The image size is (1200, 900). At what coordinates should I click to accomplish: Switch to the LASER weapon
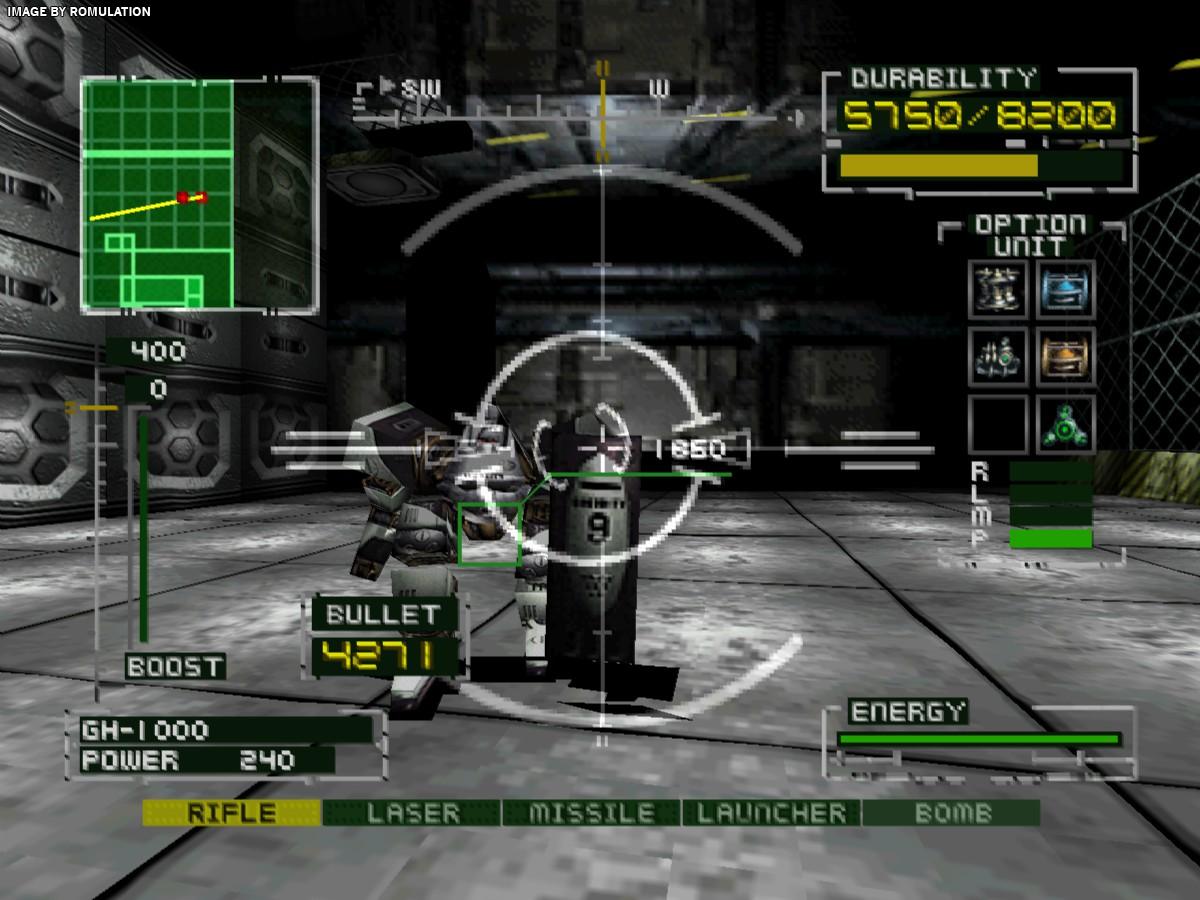pos(412,813)
